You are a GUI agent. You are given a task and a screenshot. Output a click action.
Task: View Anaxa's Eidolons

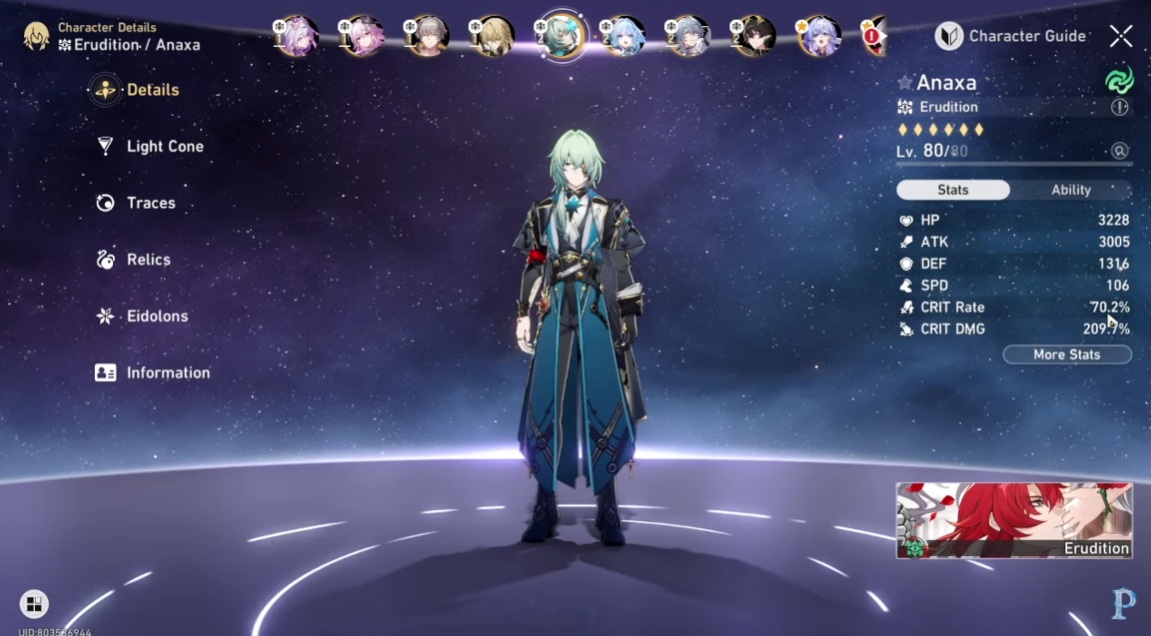[x=156, y=316]
